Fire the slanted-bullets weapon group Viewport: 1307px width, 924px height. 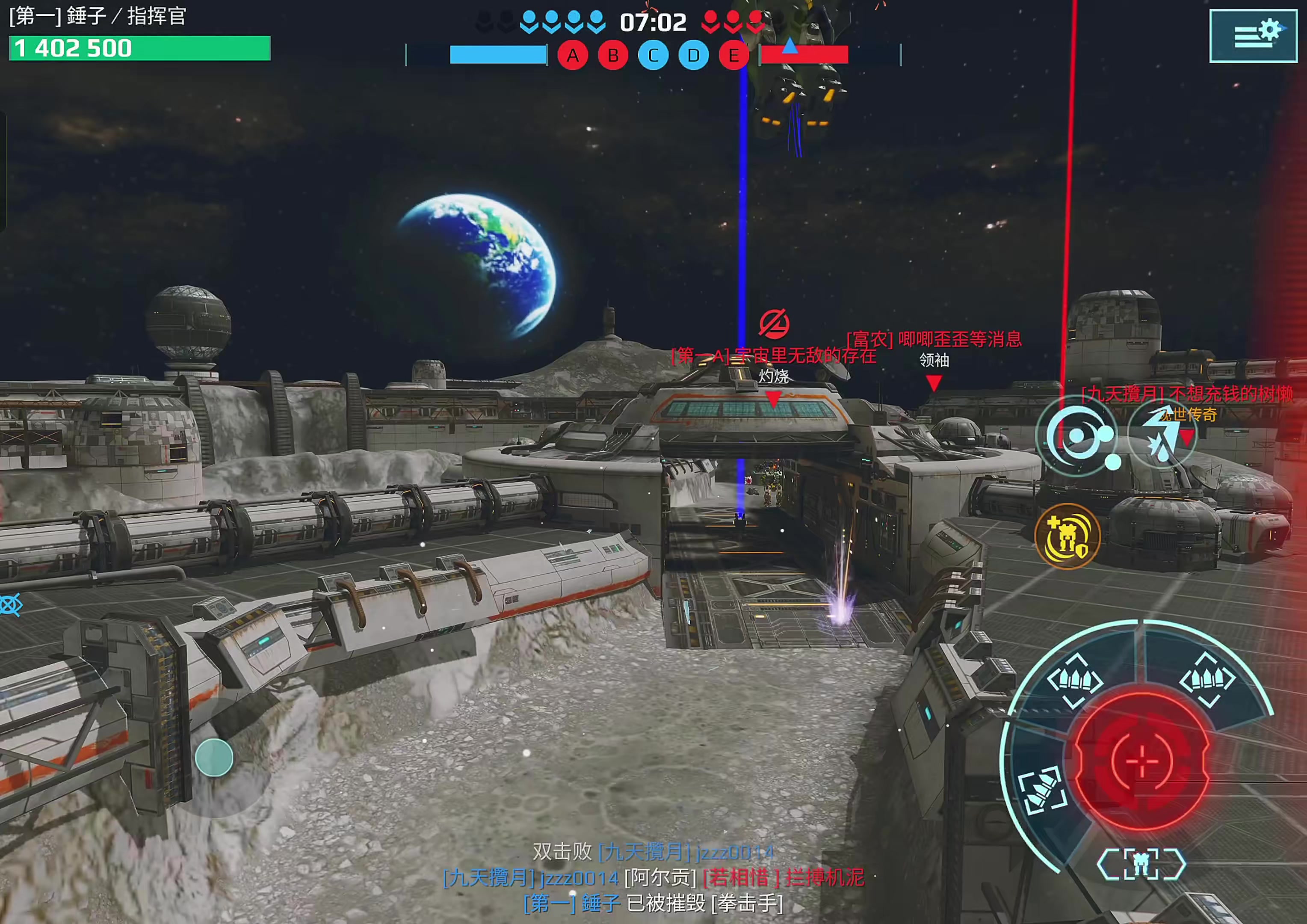(x=1043, y=791)
